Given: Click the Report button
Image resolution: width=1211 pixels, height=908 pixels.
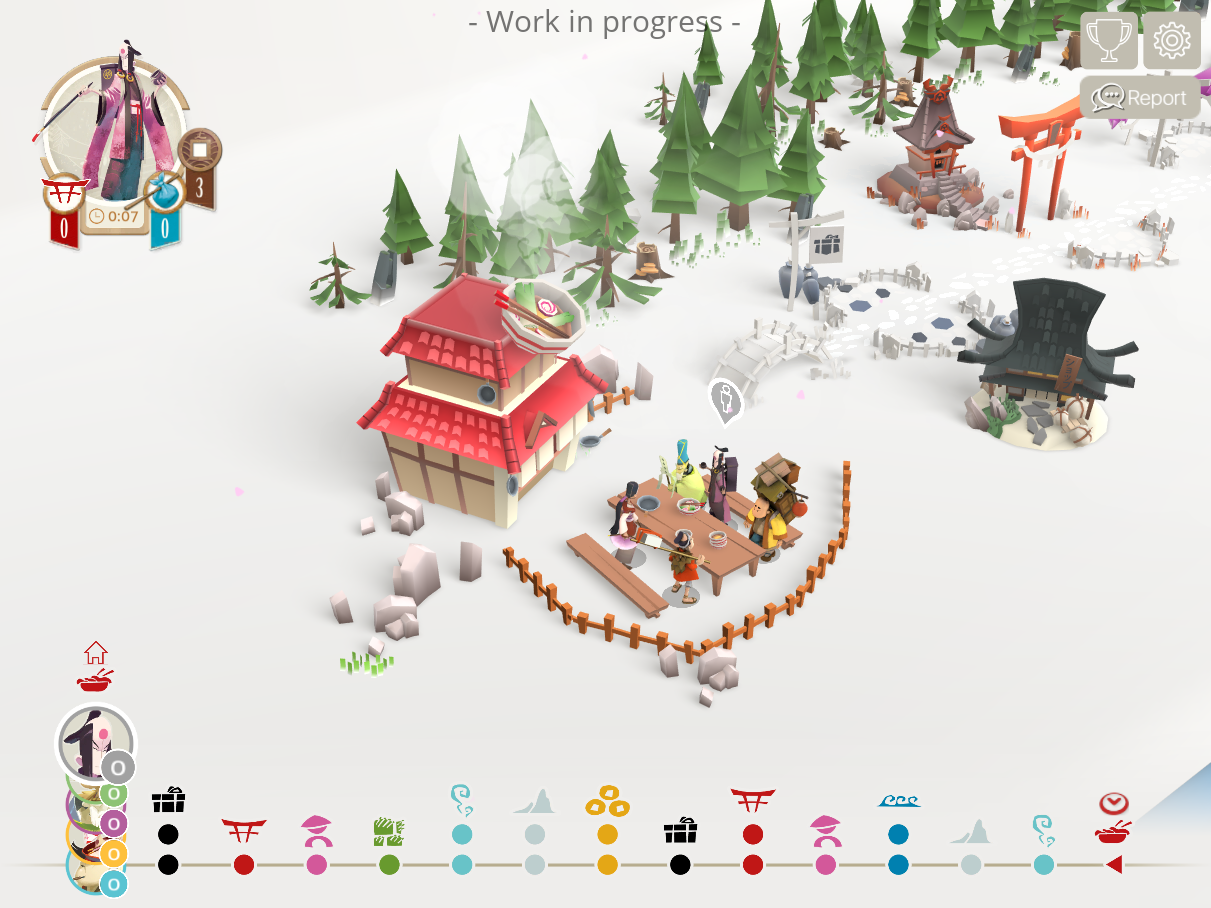Looking at the screenshot, I should (1140, 98).
